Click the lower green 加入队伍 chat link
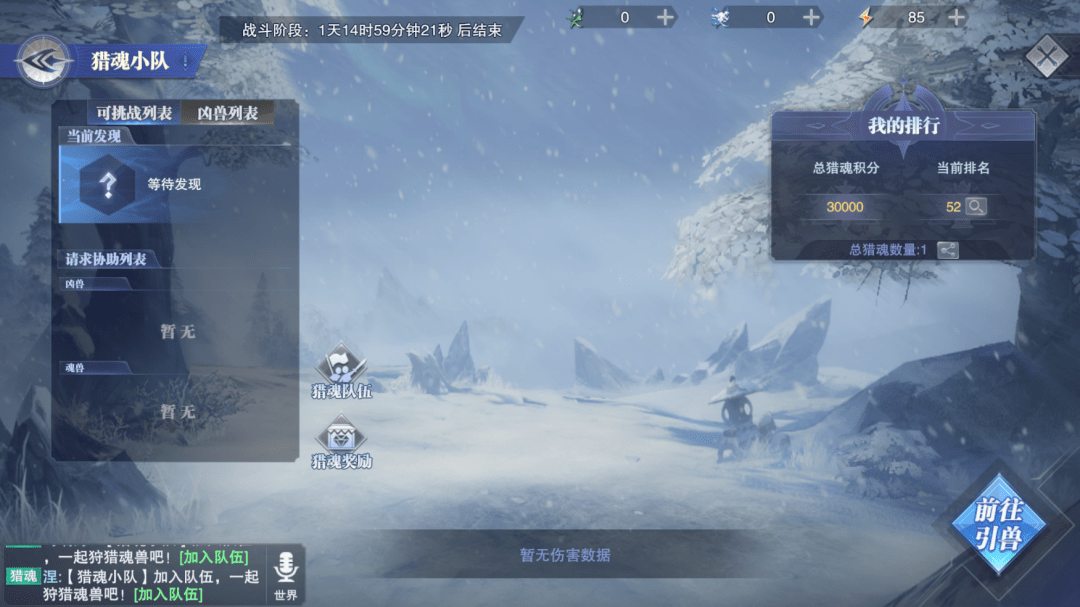Image resolution: width=1080 pixels, height=607 pixels. pyautogui.click(x=168, y=594)
